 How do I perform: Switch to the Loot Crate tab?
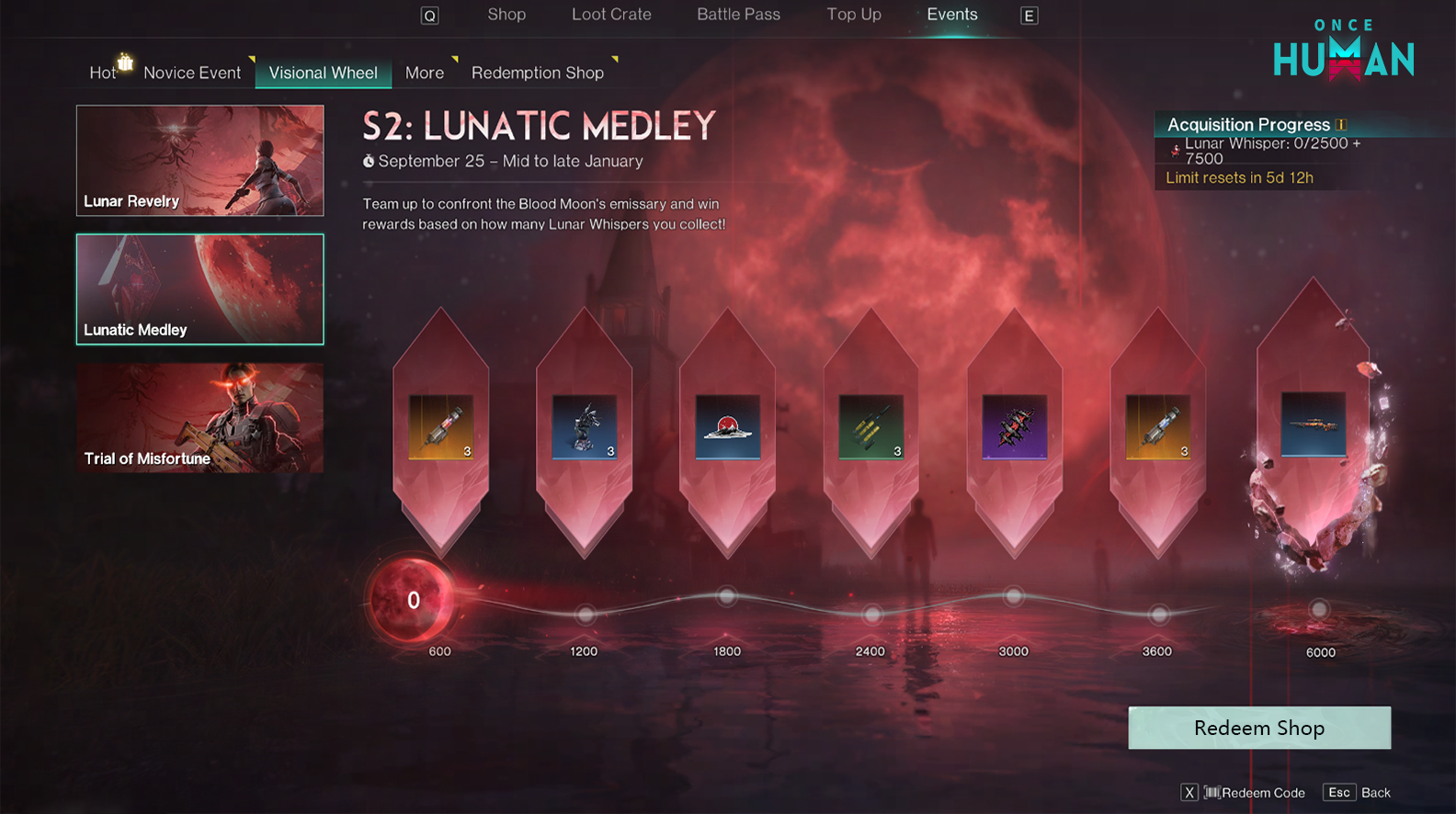coord(611,15)
